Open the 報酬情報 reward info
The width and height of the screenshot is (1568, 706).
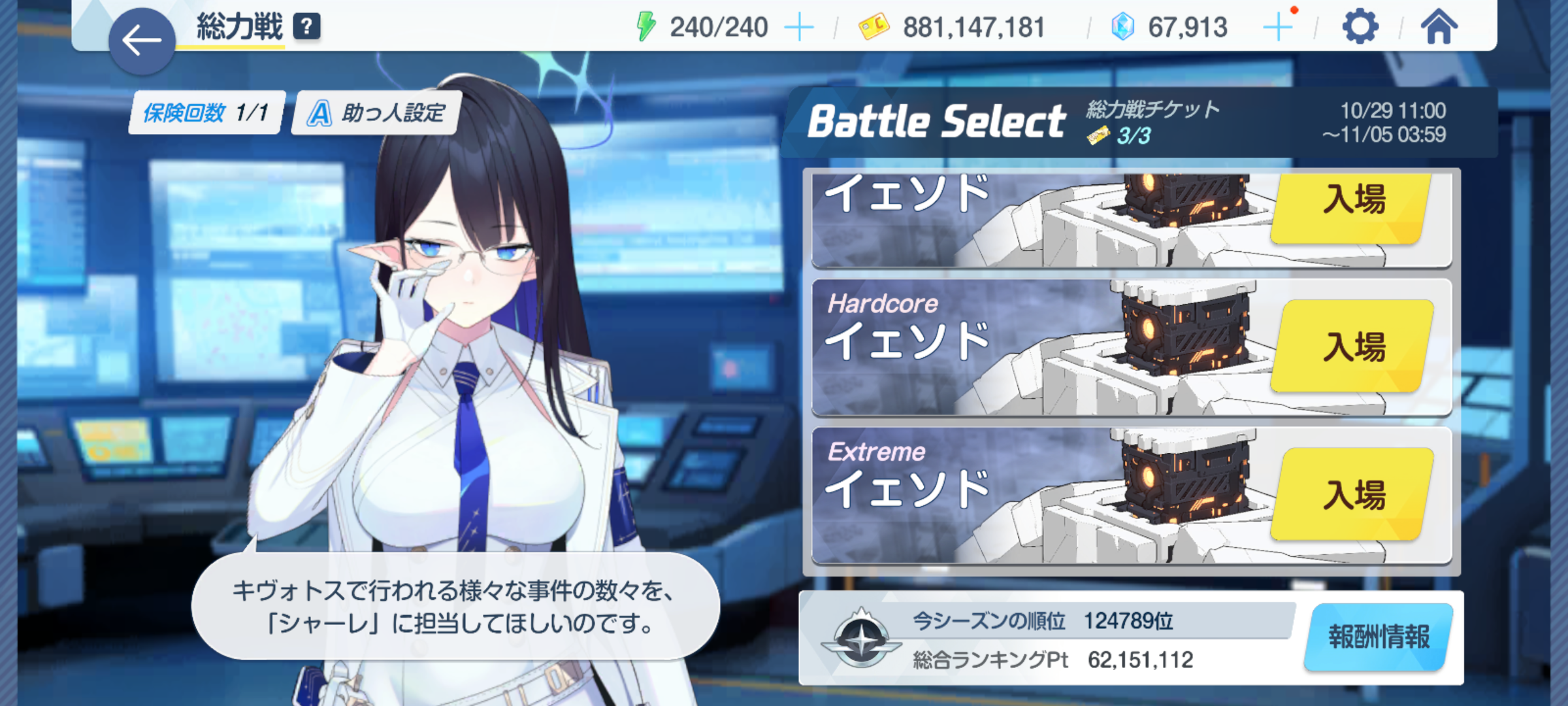[1379, 637]
